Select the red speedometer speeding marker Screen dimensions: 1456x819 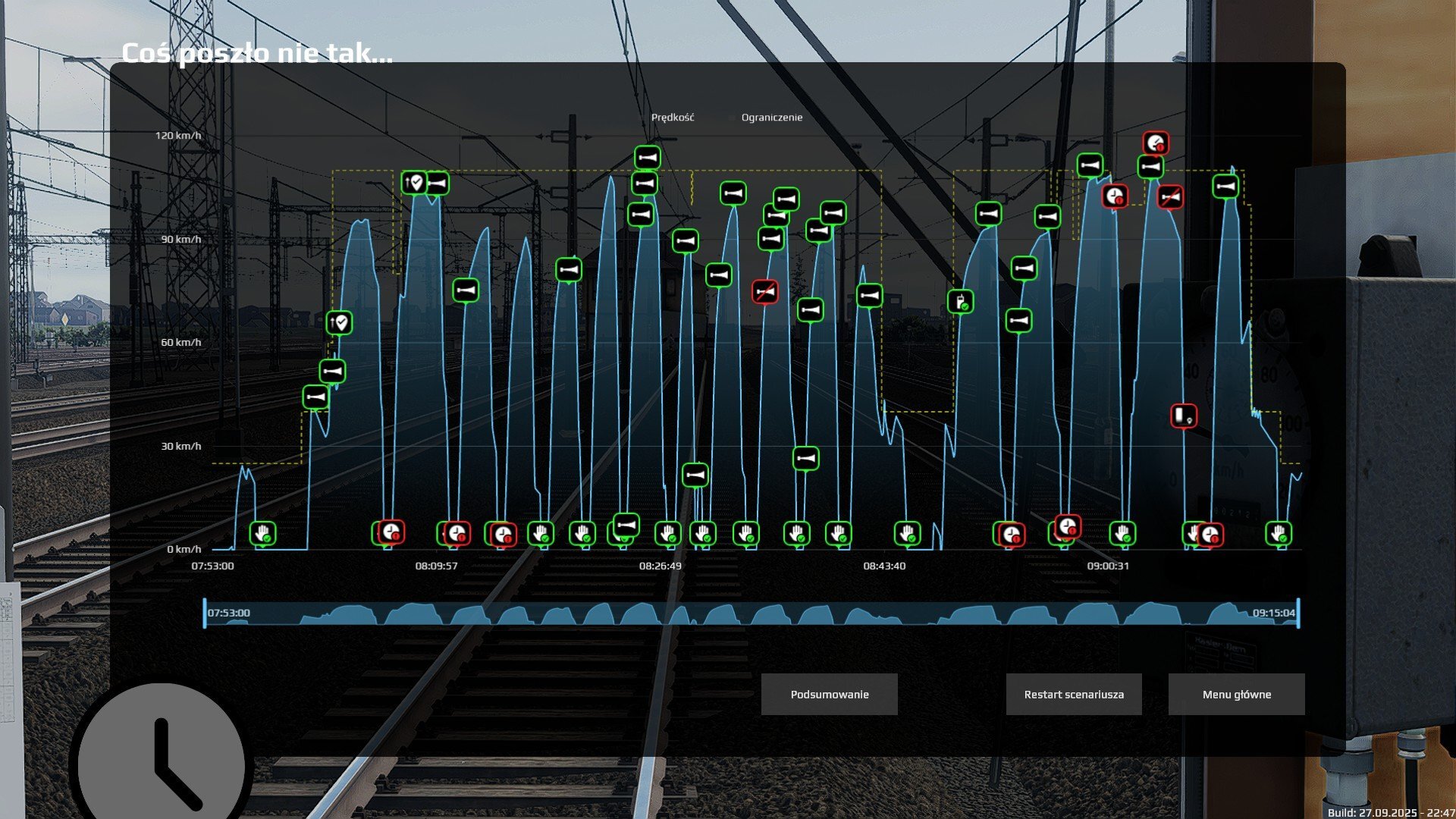pyautogui.click(x=1156, y=143)
